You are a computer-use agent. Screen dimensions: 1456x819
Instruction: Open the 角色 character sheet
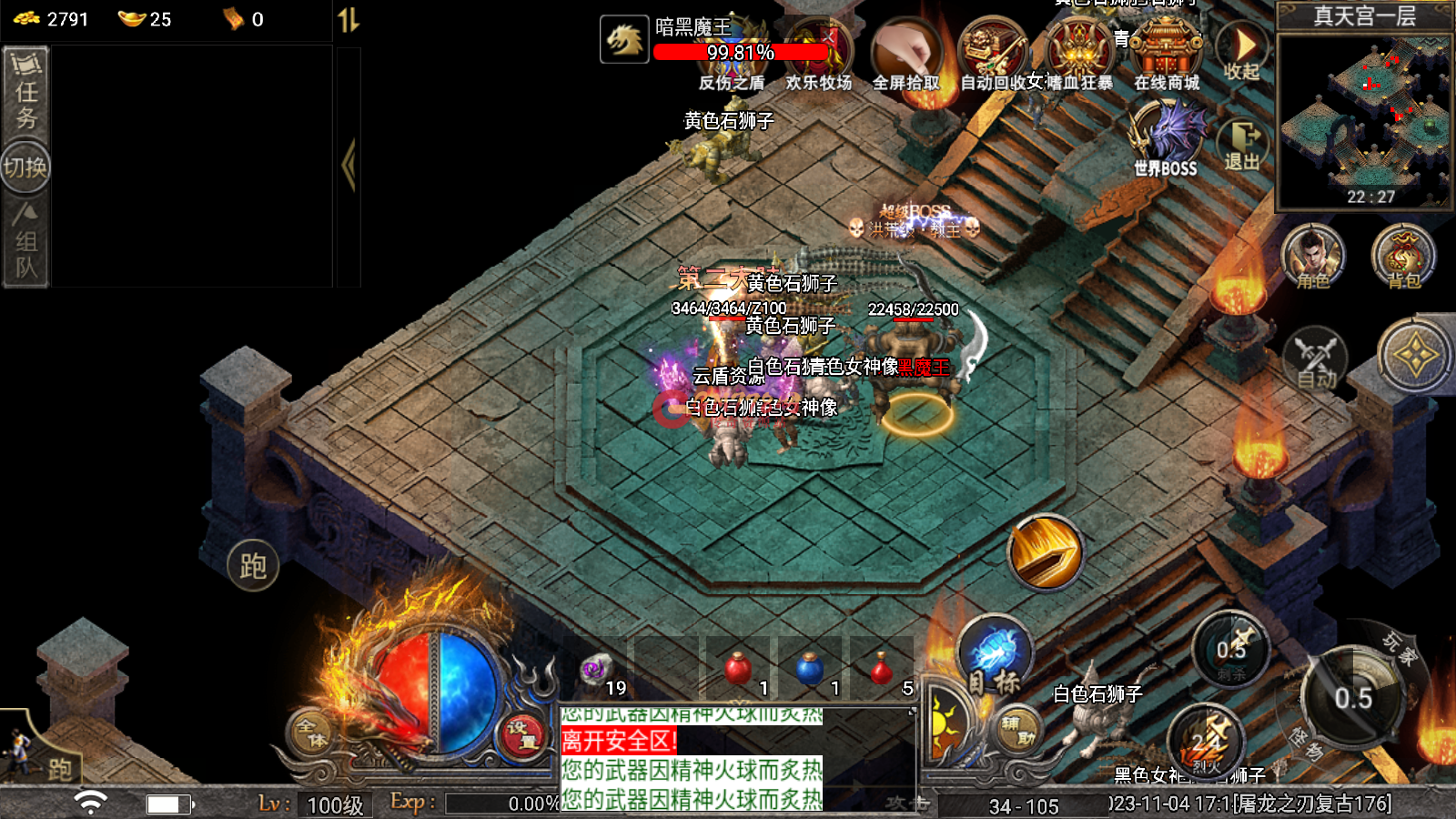[1312, 256]
